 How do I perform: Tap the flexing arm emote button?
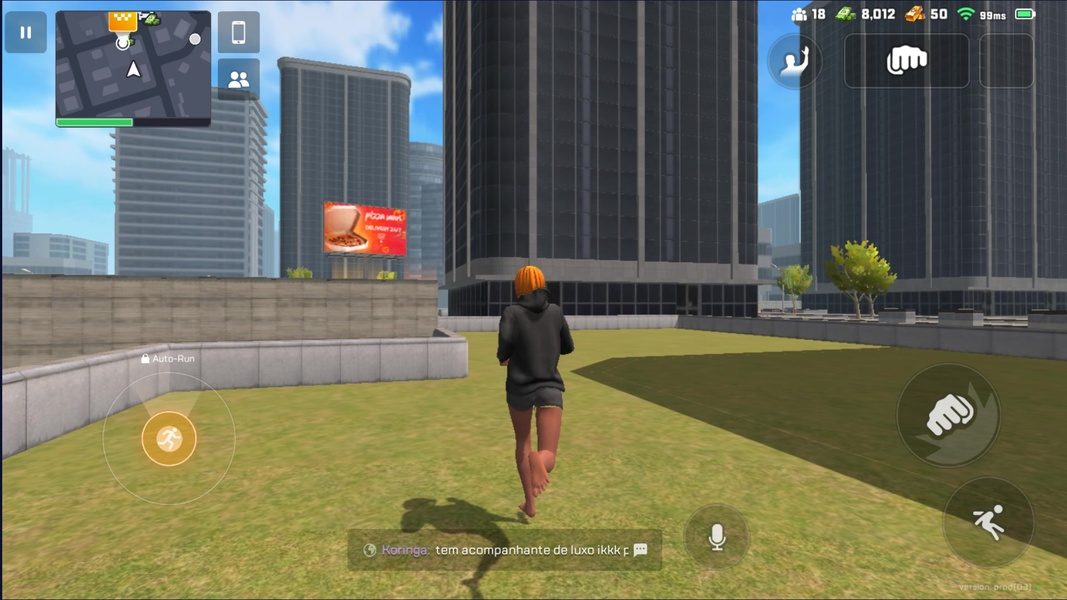coord(795,62)
